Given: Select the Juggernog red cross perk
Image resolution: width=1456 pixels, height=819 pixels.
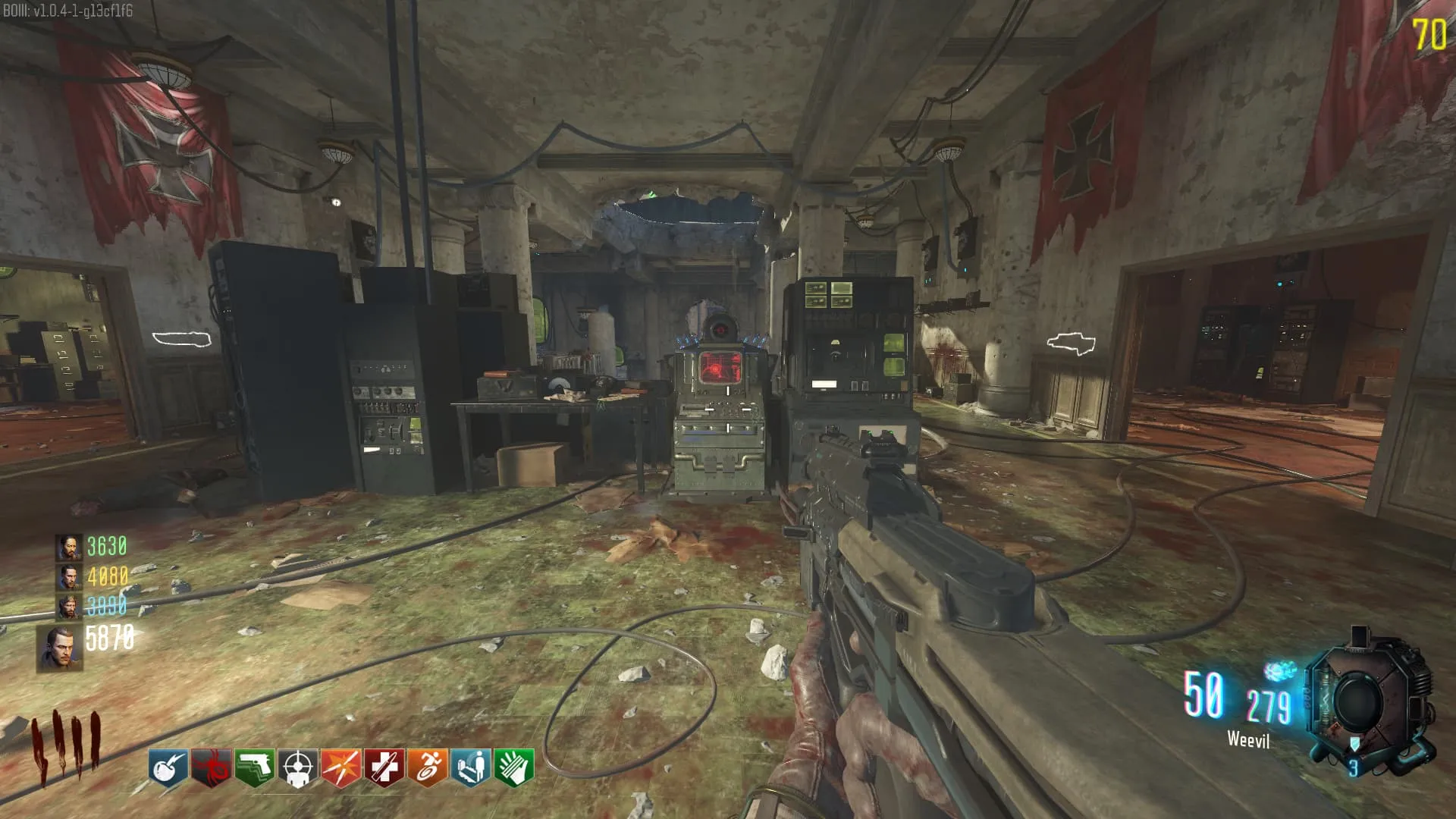Looking at the screenshot, I should click(384, 768).
